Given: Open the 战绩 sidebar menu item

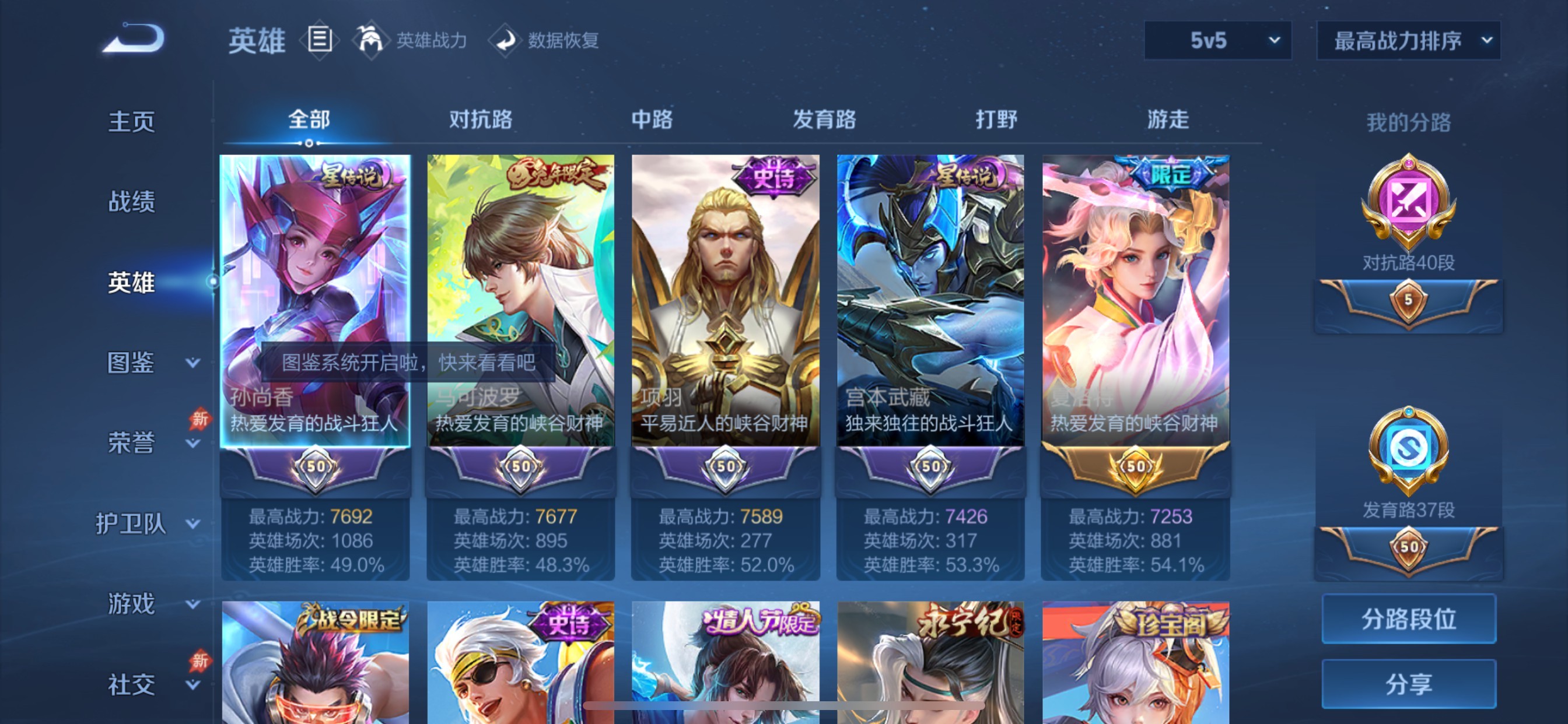Looking at the screenshot, I should coord(131,202).
